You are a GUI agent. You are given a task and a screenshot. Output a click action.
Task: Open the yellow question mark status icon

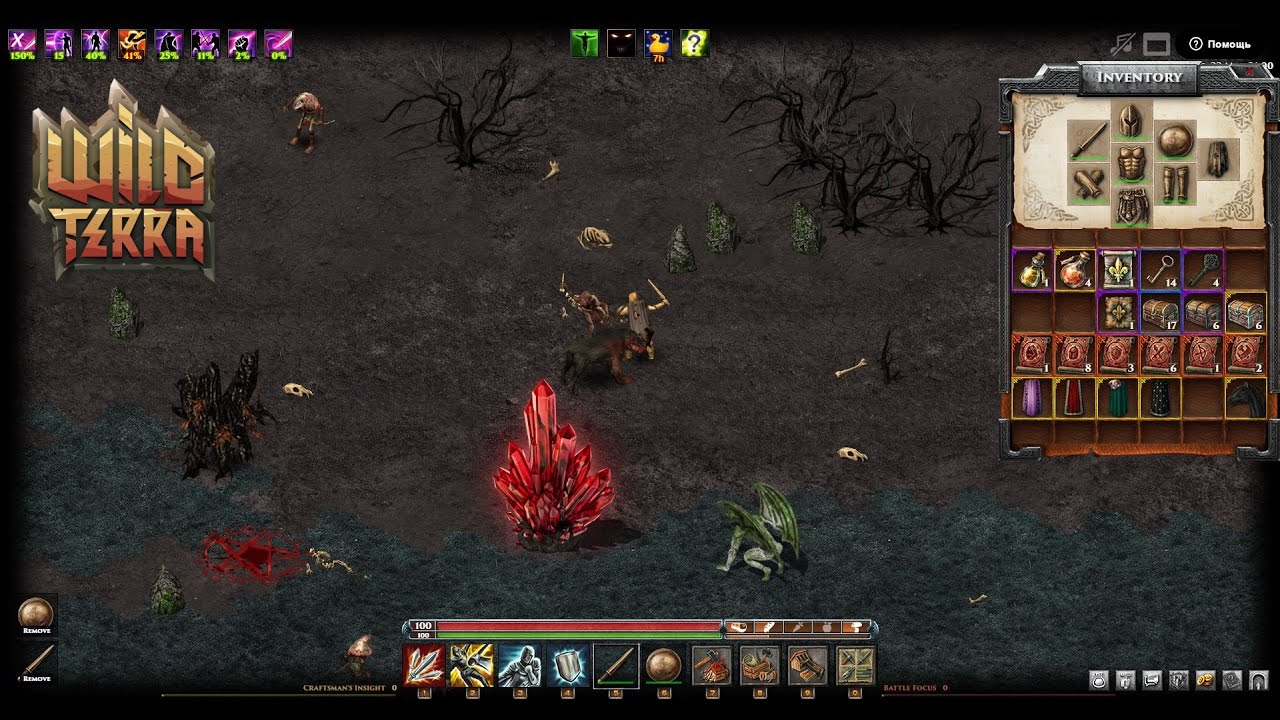(694, 43)
